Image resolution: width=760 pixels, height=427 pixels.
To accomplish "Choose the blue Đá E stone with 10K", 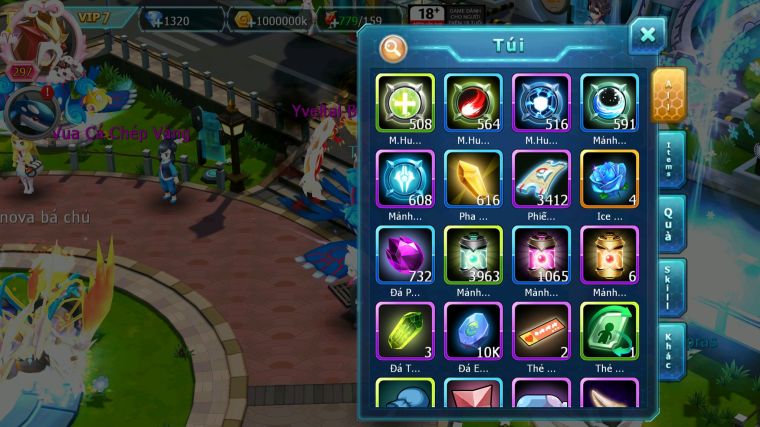I will 473,331.
